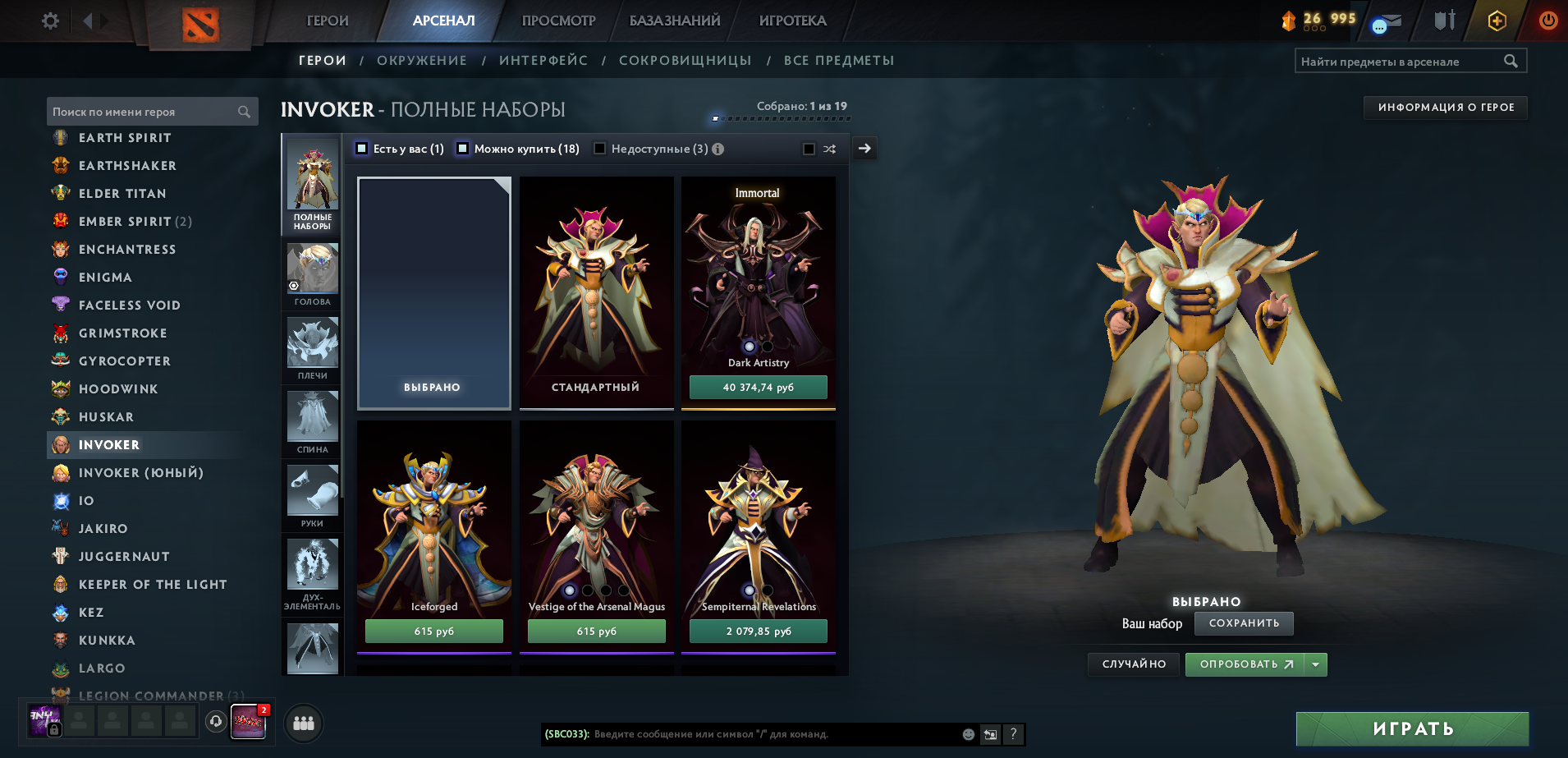1568x758 pixels.
Task: Click the info icon next to Недоступные
Action: 718,149
